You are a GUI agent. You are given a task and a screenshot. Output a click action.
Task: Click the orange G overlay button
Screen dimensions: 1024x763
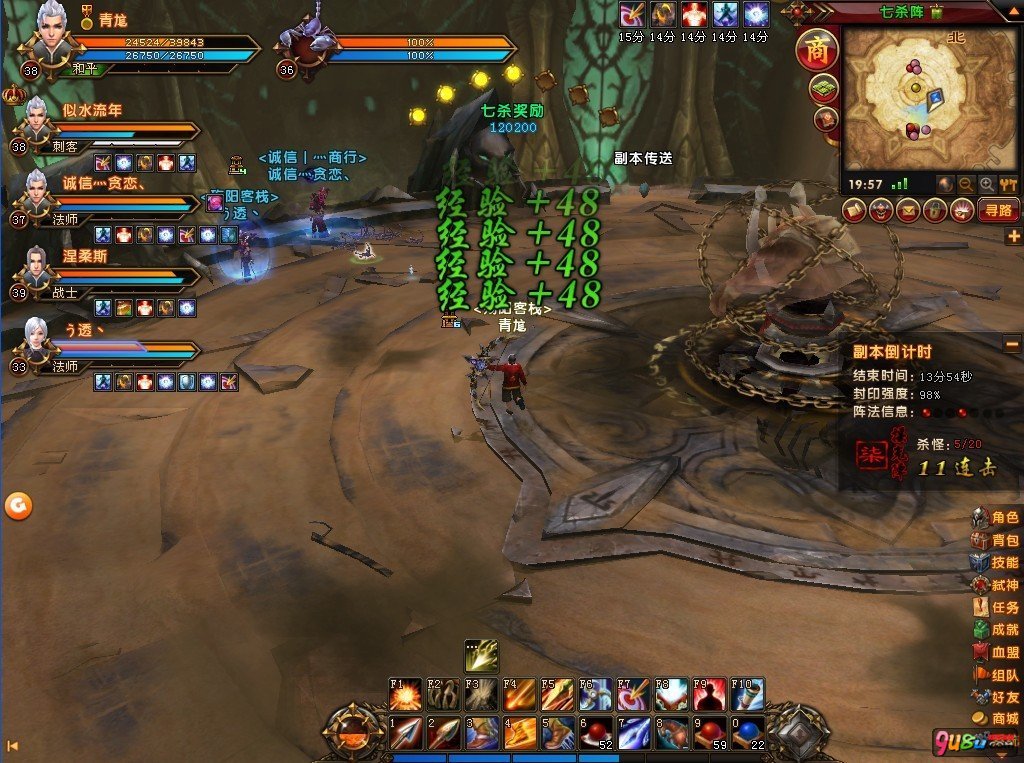click(18, 506)
